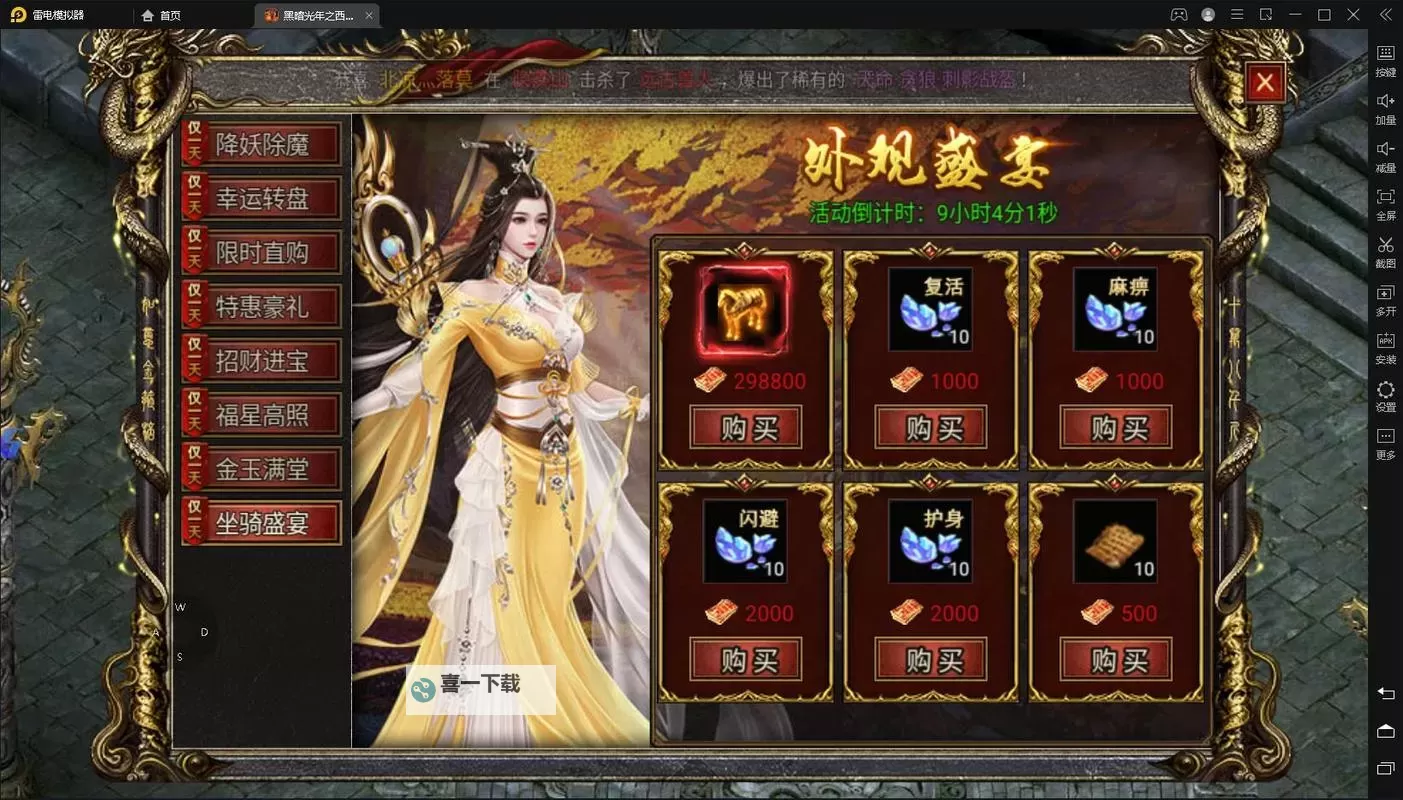The width and height of the screenshot is (1403, 800).
Task: Click the LDPlayer logo
Action: (x=18, y=14)
